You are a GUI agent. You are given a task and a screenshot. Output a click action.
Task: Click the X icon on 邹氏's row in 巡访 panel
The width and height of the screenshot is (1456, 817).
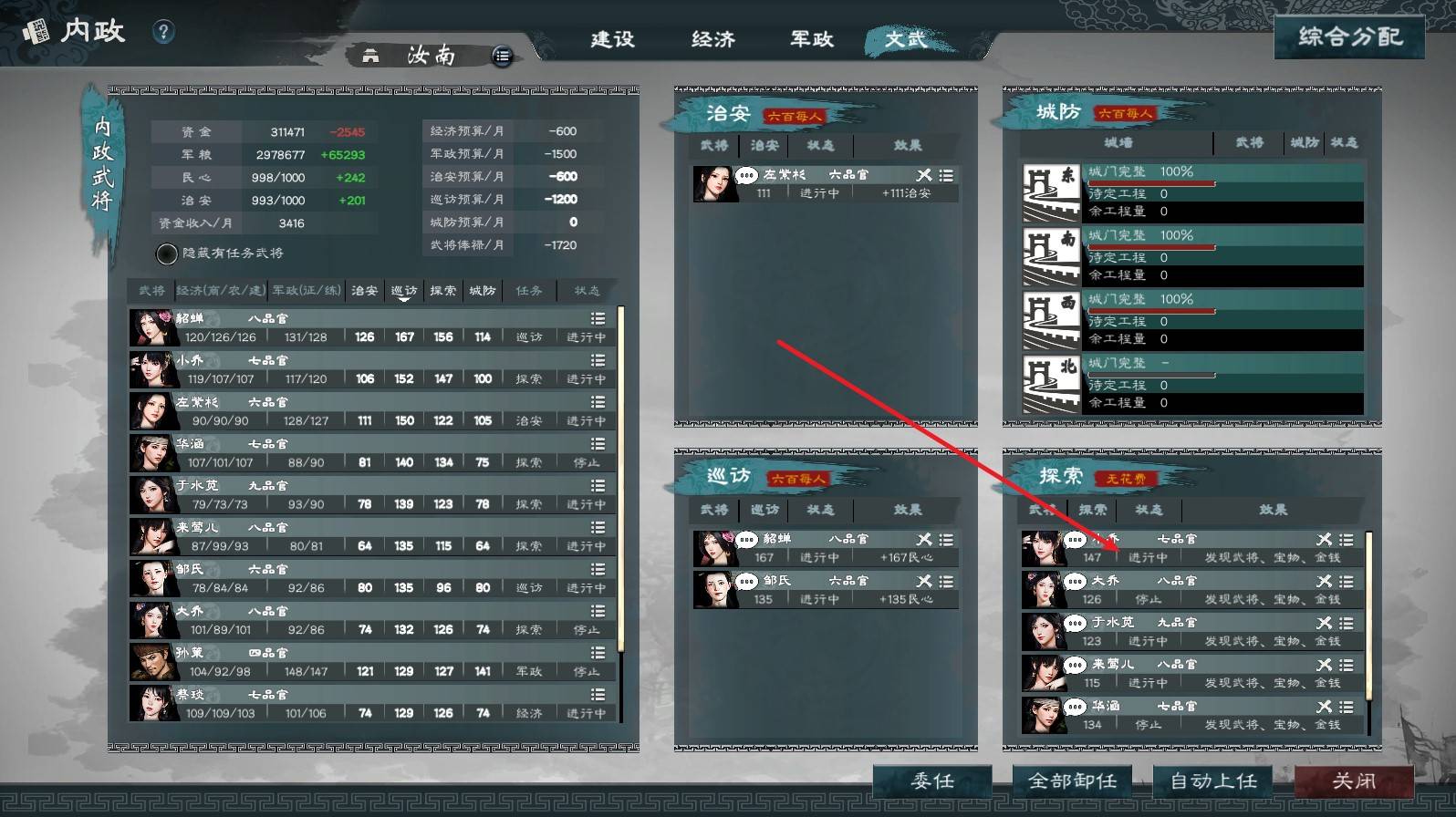pos(924,580)
